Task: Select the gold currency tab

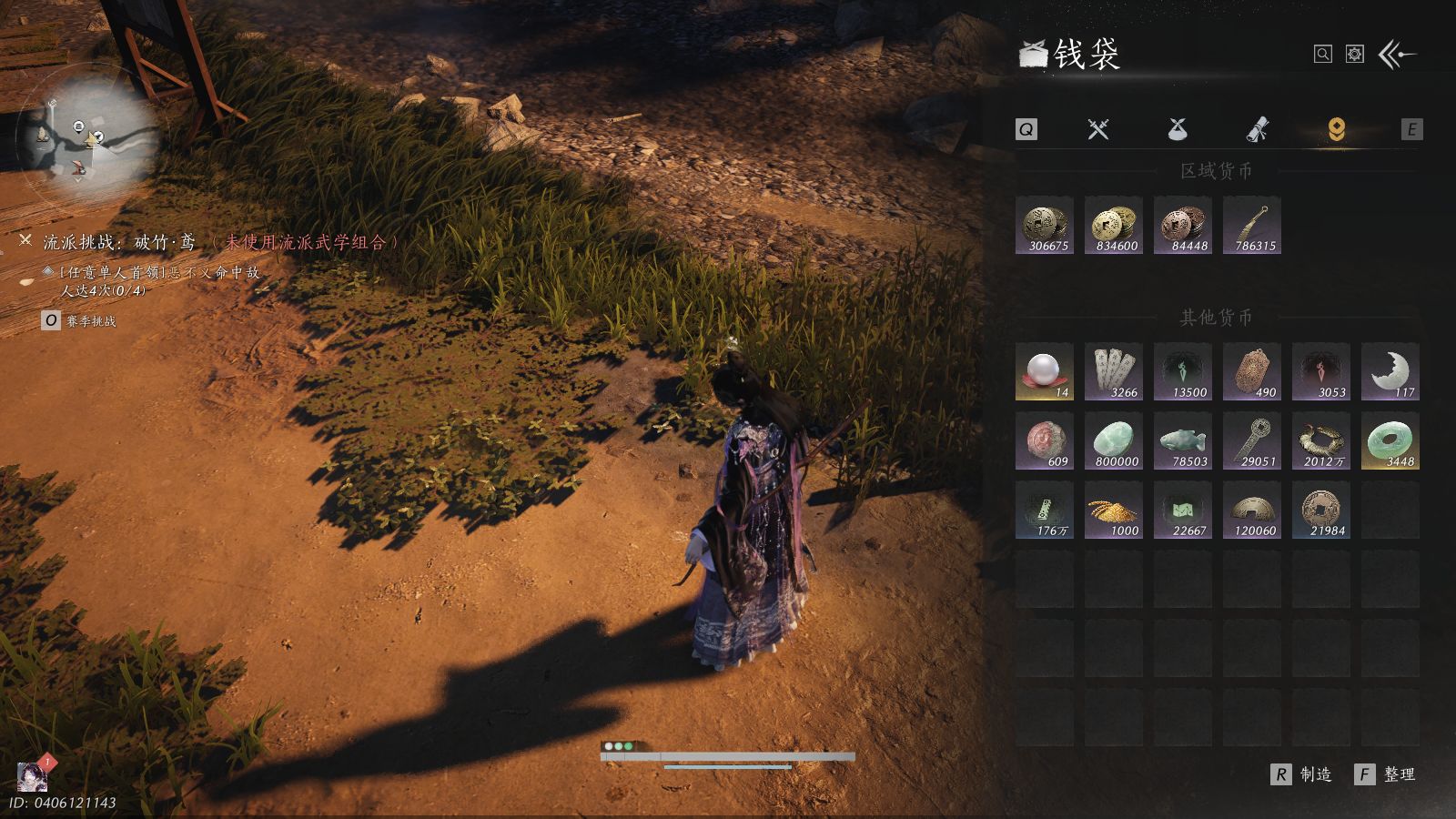Action: 1336,129
